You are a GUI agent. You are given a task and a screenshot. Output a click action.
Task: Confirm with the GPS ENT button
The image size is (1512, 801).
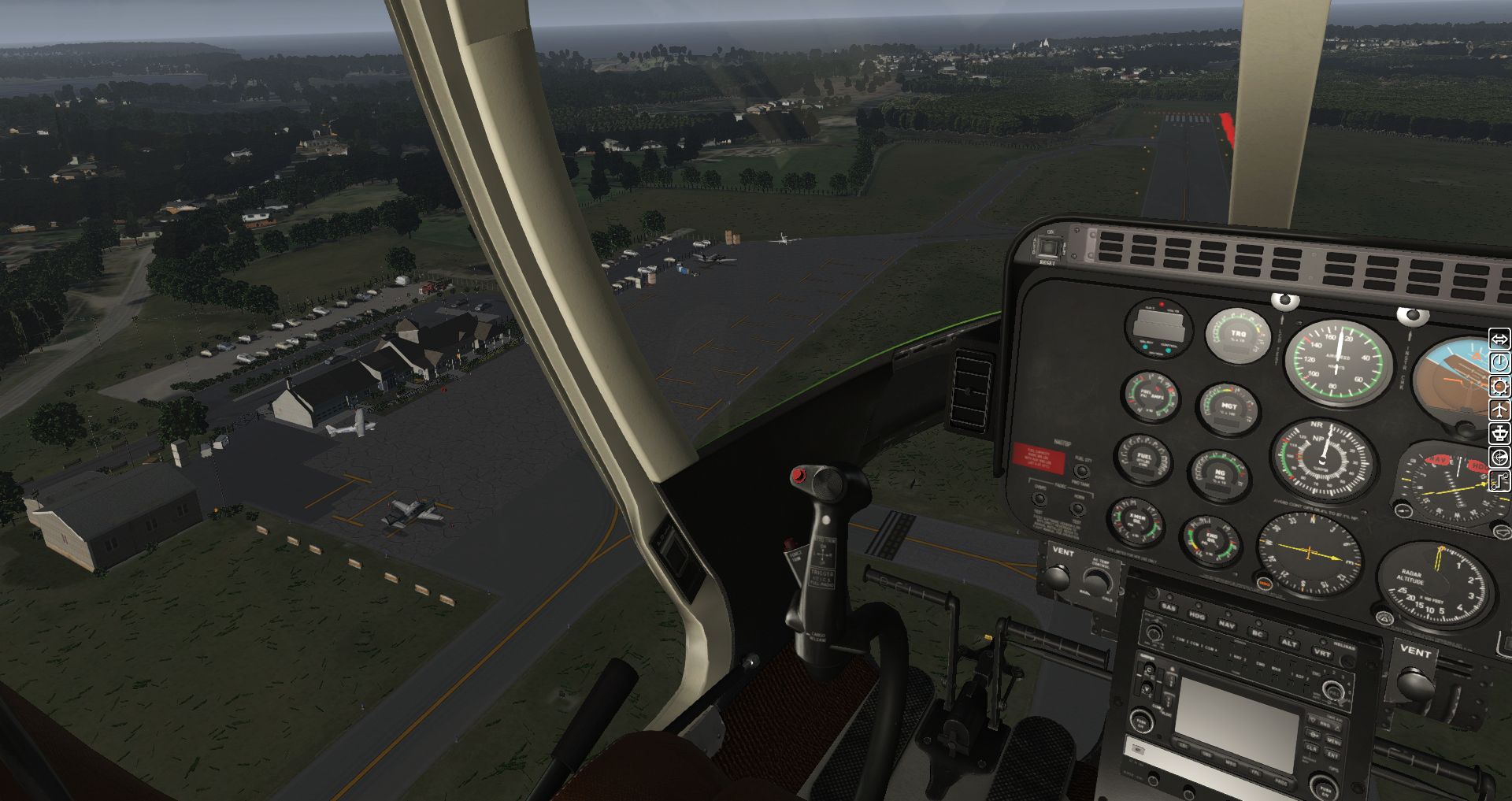click(1332, 755)
